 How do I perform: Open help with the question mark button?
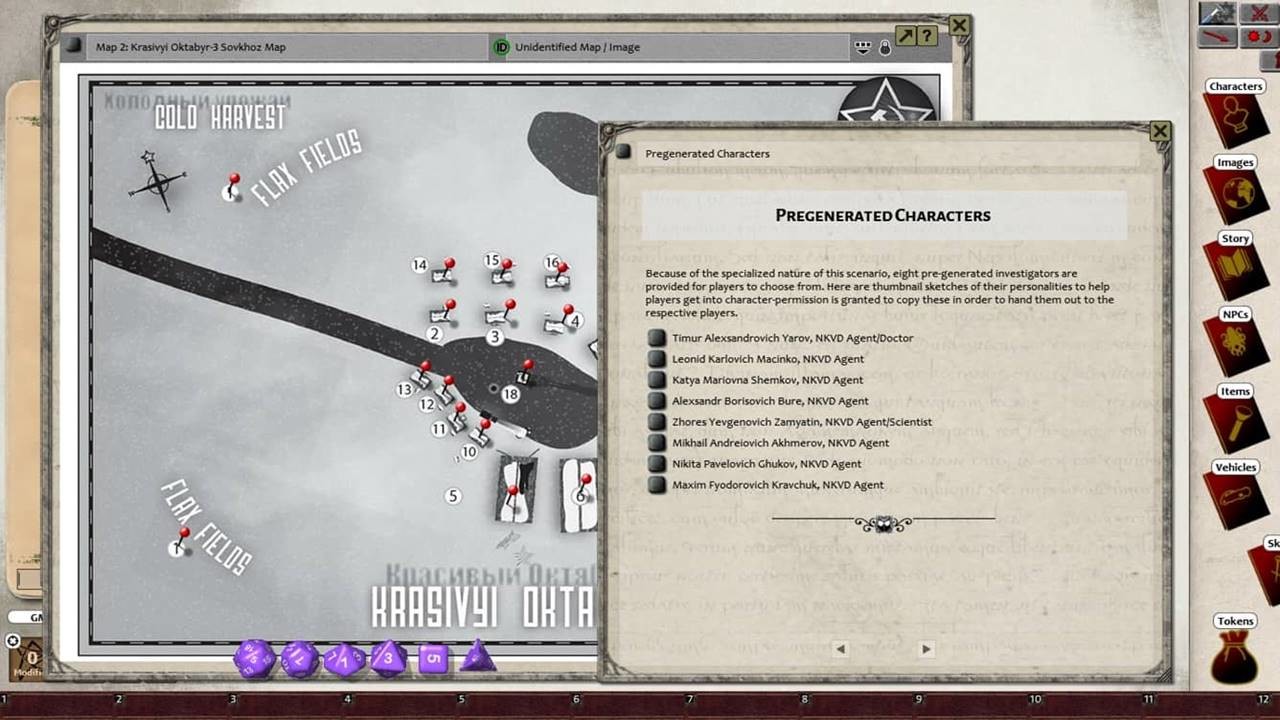coord(925,36)
